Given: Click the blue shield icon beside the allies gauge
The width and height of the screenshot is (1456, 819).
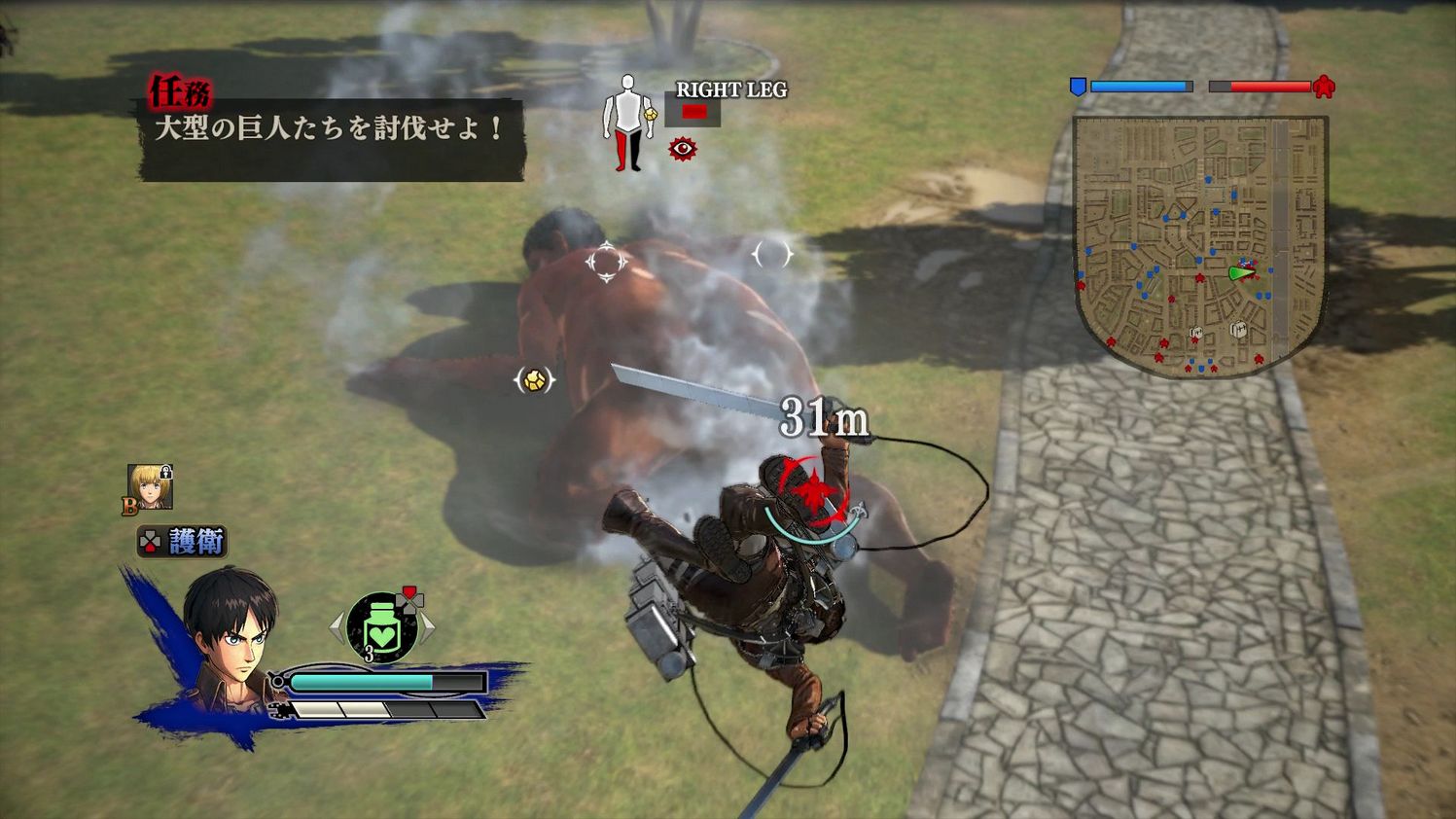Looking at the screenshot, I should [x=1076, y=88].
